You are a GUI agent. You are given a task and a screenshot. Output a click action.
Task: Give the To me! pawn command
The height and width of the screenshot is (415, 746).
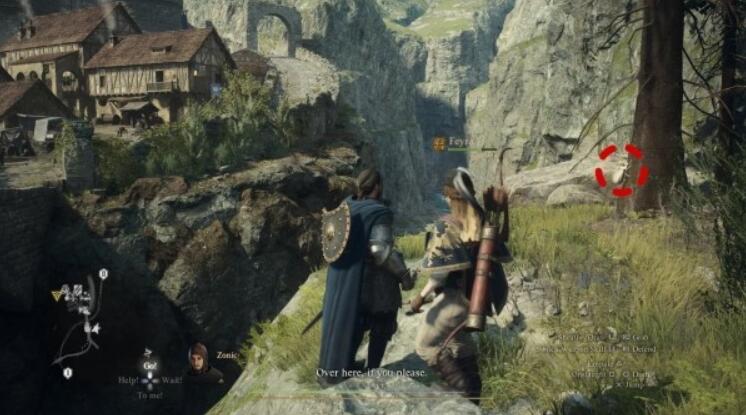click(150, 396)
